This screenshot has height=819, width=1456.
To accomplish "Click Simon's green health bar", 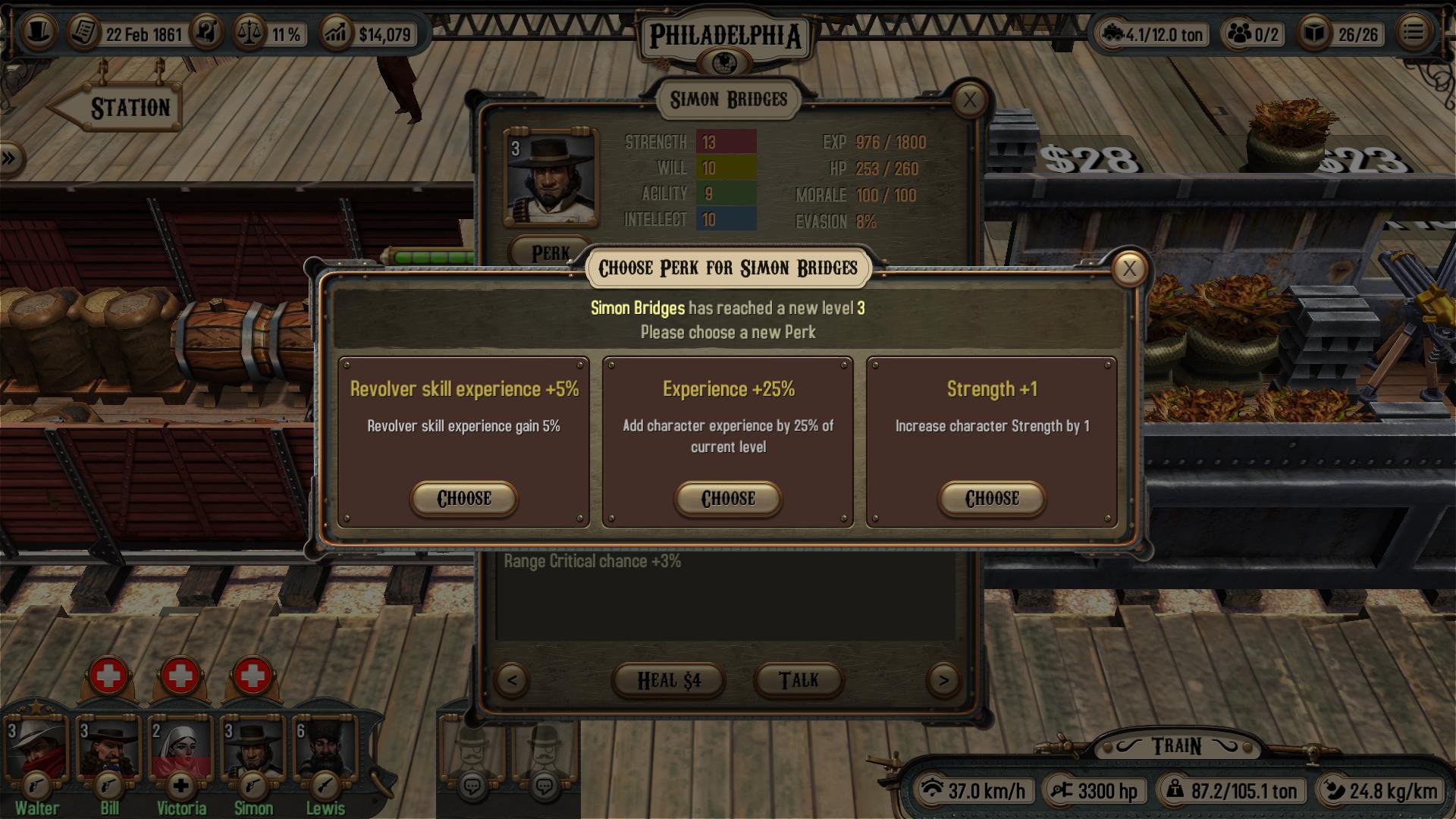I will [432, 258].
